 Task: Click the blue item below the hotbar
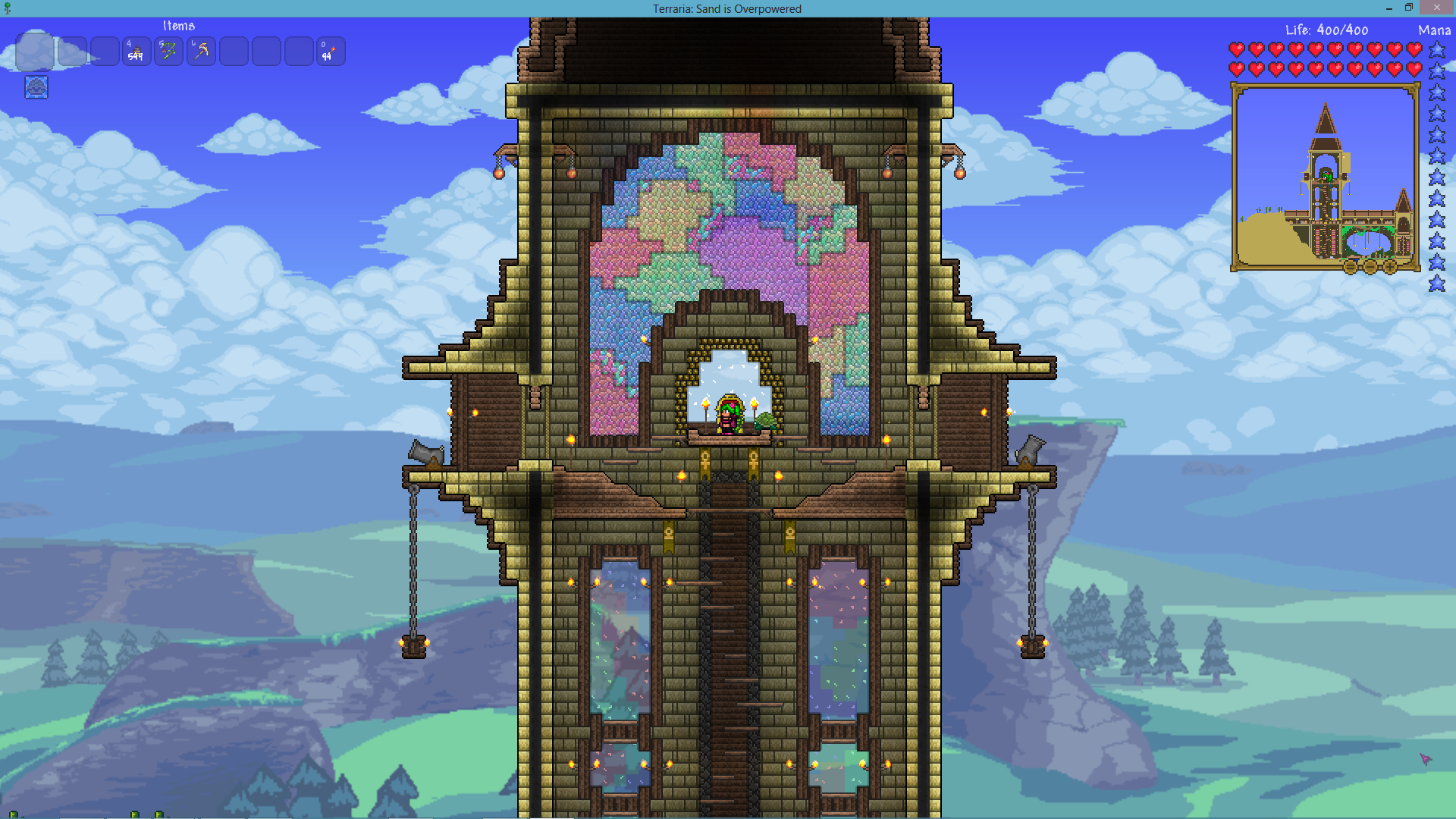(x=35, y=87)
